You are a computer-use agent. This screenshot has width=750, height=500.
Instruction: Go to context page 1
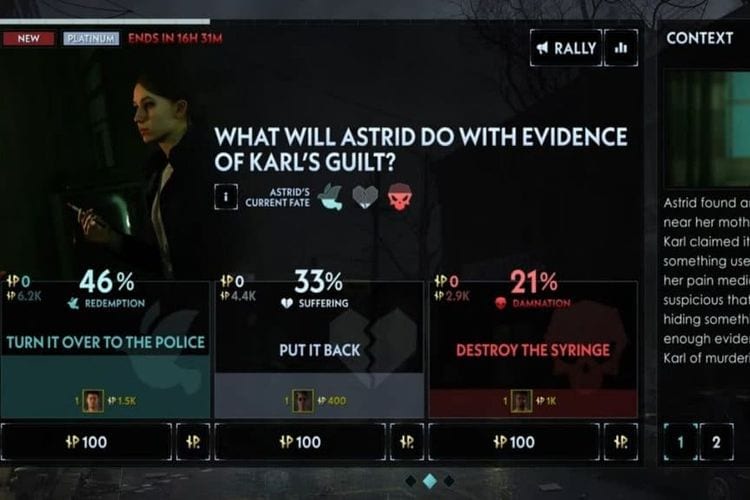click(681, 441)
